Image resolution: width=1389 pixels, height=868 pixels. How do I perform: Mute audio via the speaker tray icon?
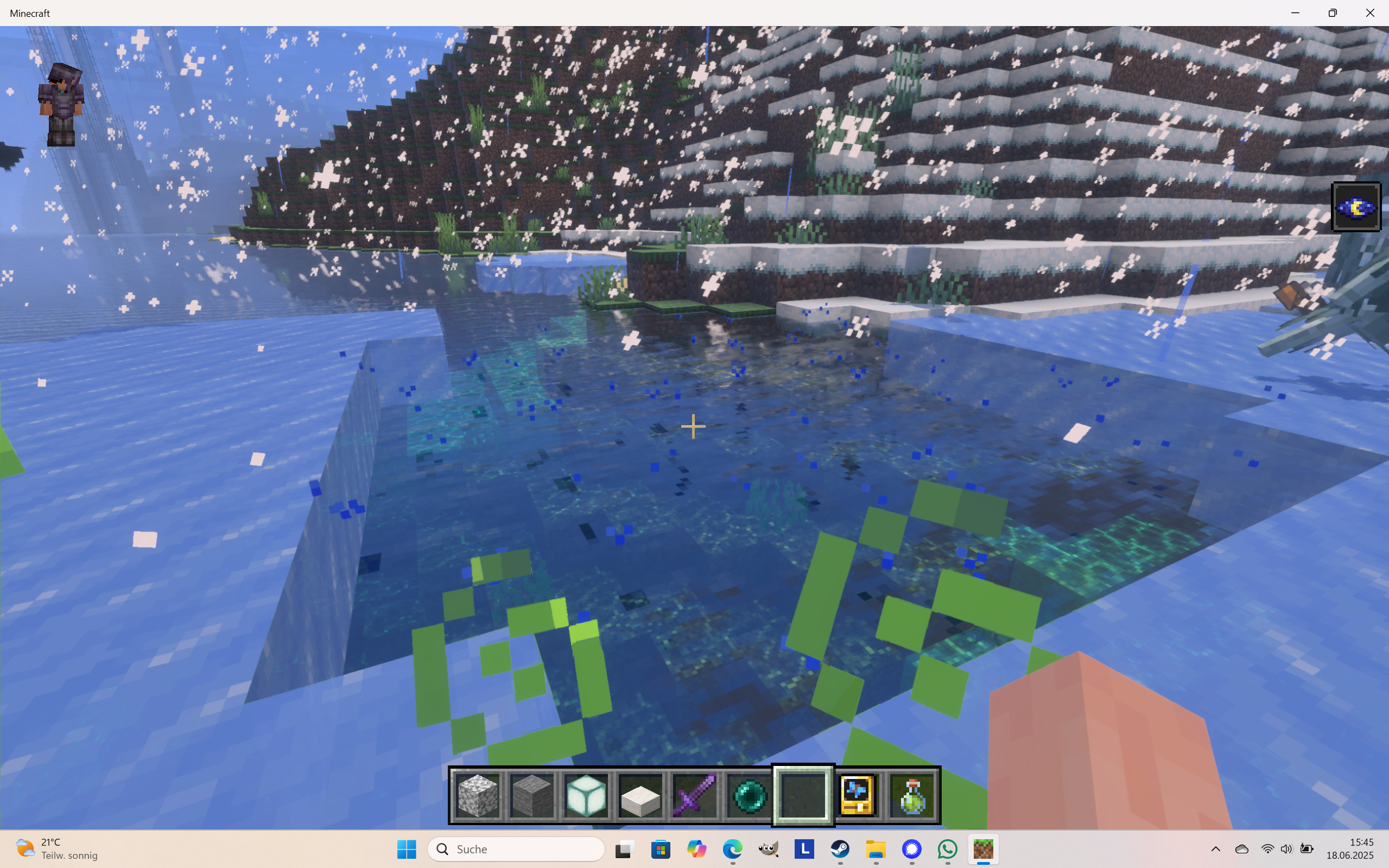1287,850
